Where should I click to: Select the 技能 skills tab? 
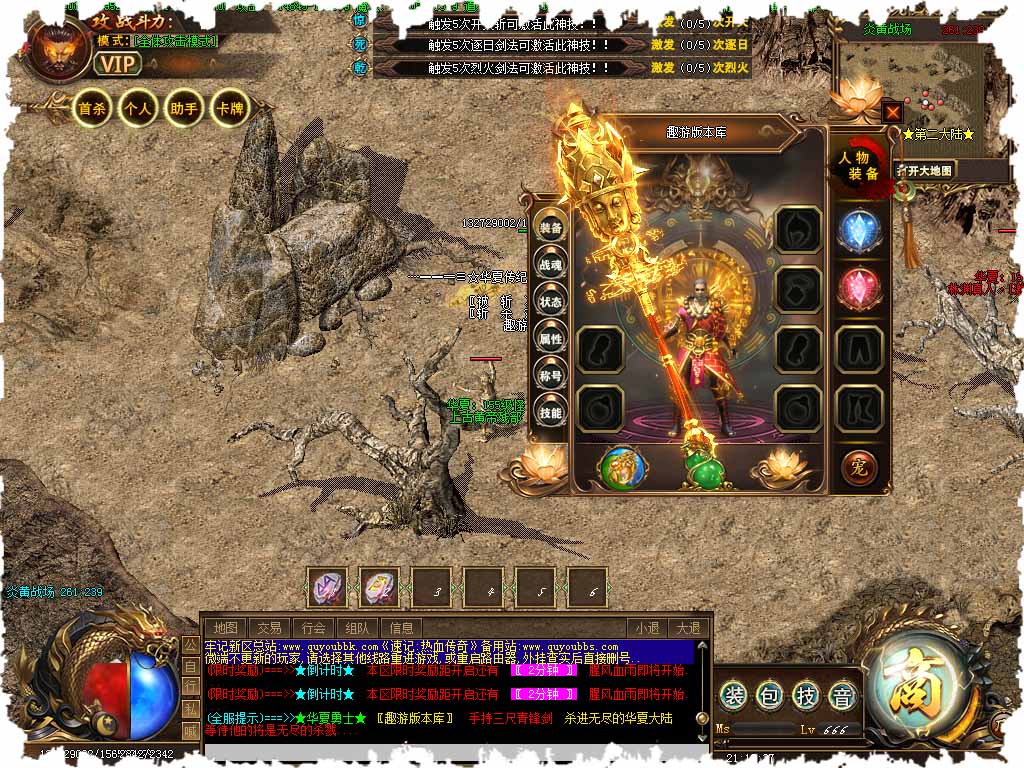[551, 413]
